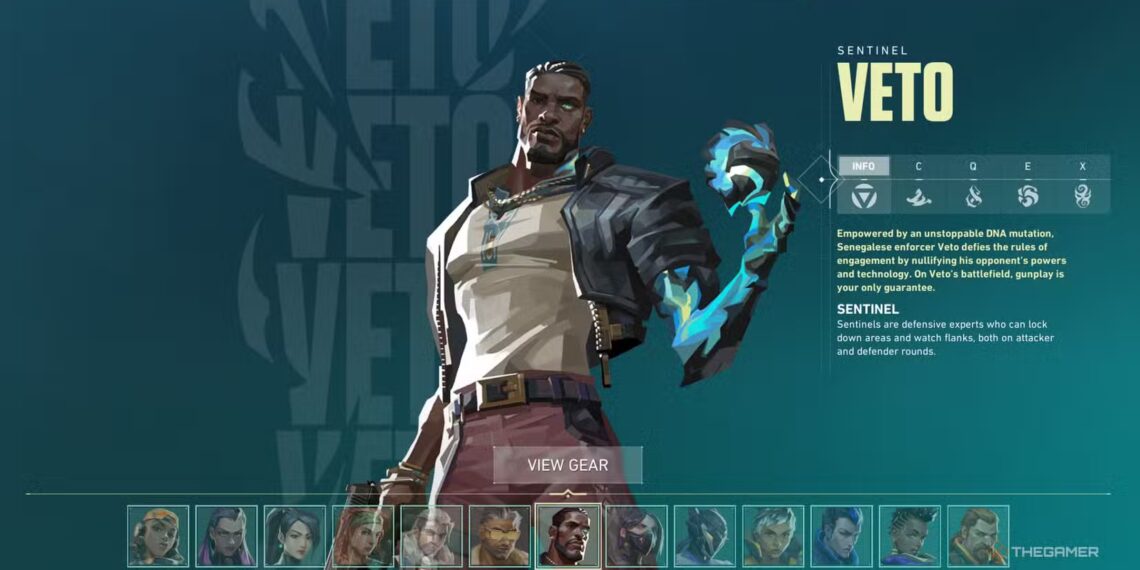Select Reyna's purple-haired portrait
1140x570 pixels.
226,536
